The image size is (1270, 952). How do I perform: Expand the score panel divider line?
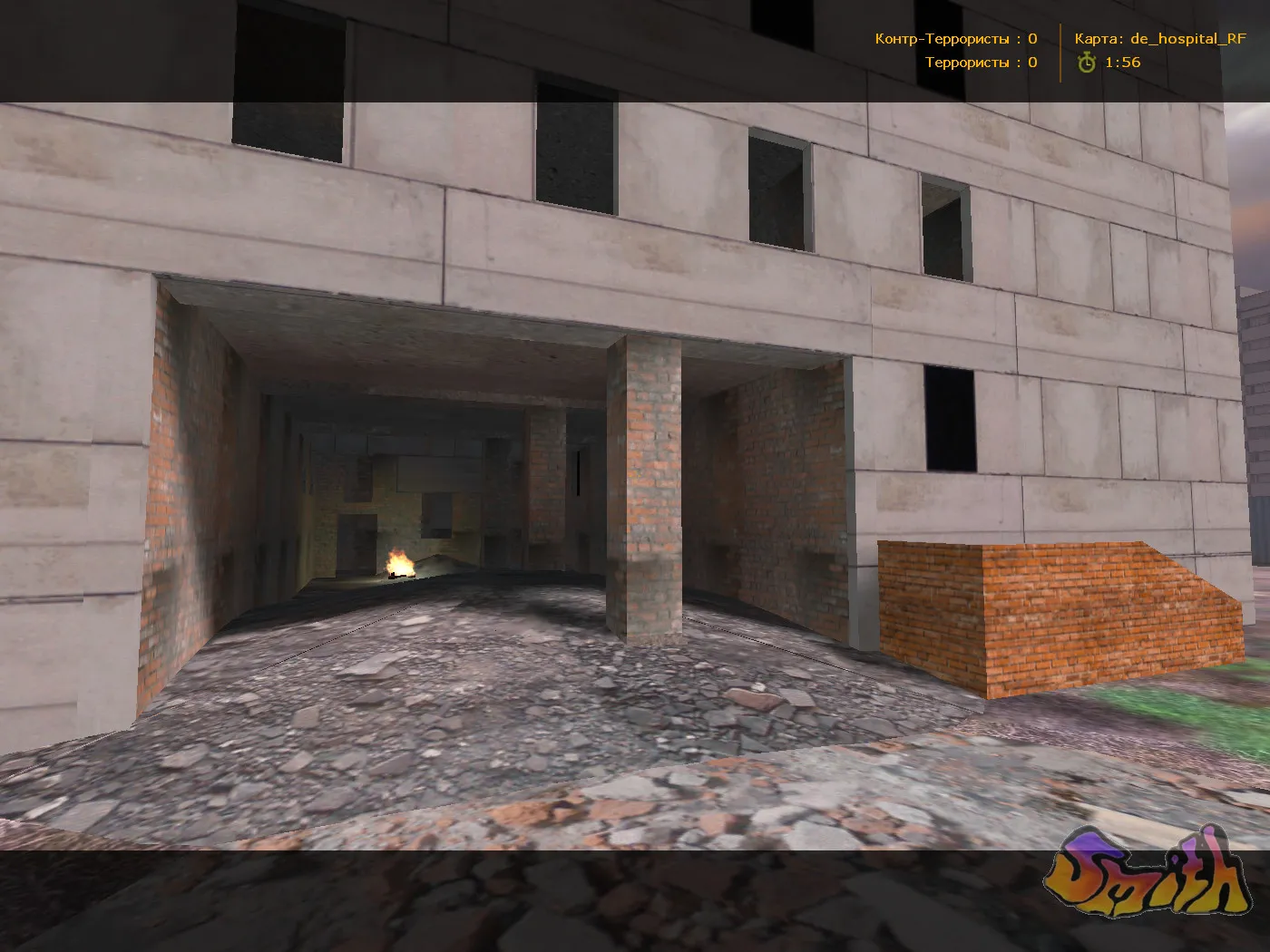click(x=1060, y=50)
